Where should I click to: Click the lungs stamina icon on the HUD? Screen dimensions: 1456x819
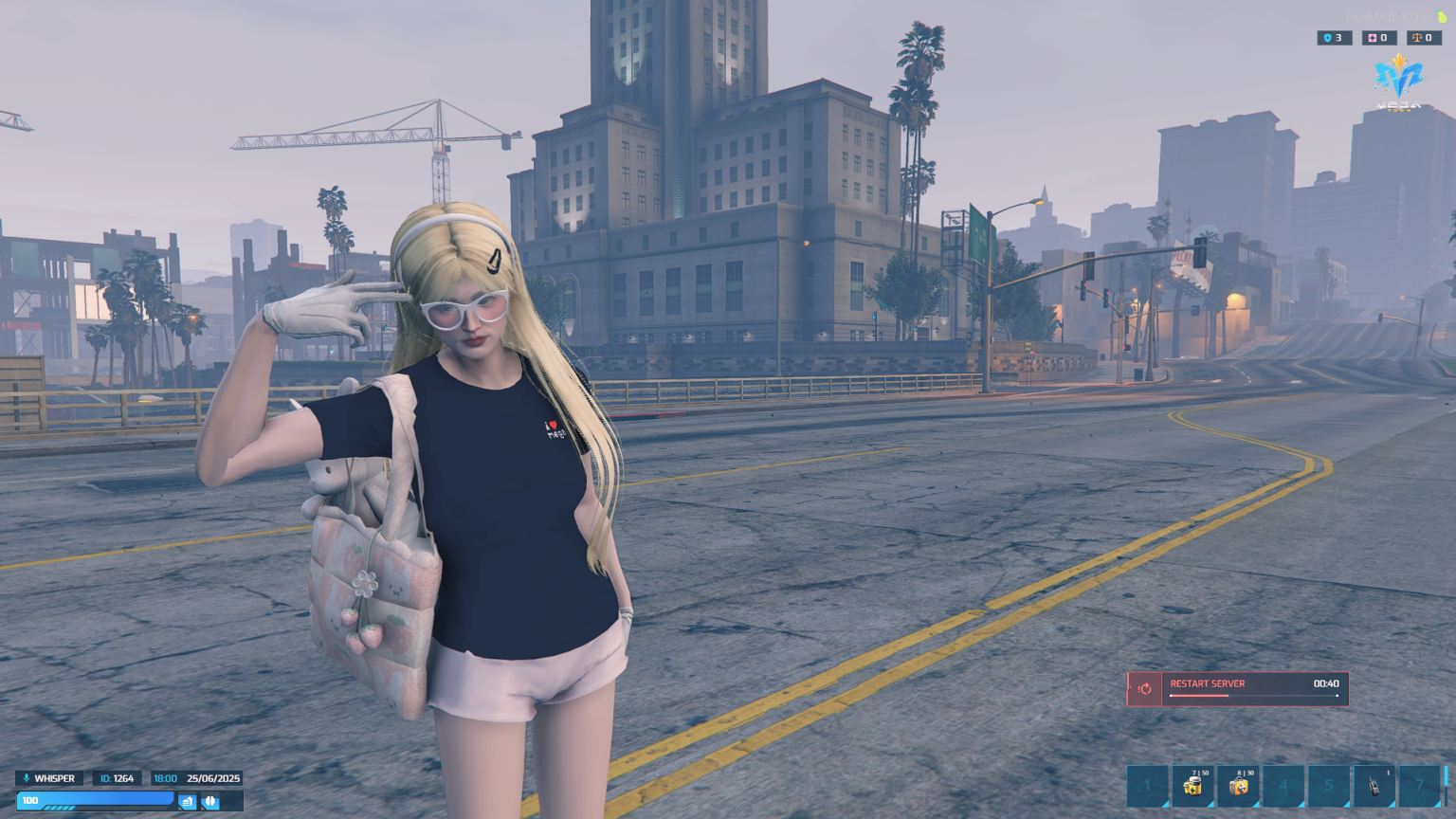[x=209, y=801]
